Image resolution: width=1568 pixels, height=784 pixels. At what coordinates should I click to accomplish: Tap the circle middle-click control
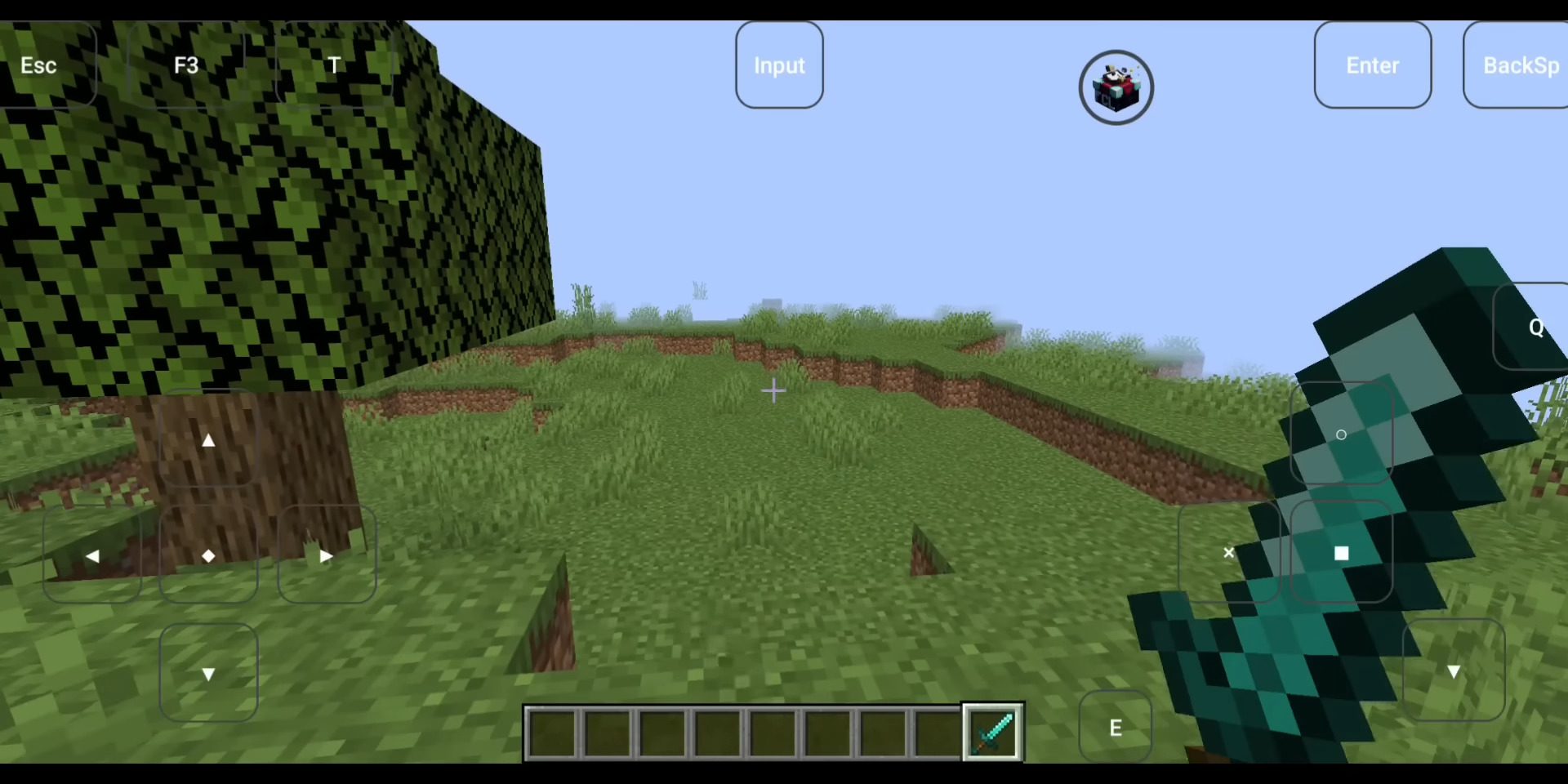tap(1342, 435)
